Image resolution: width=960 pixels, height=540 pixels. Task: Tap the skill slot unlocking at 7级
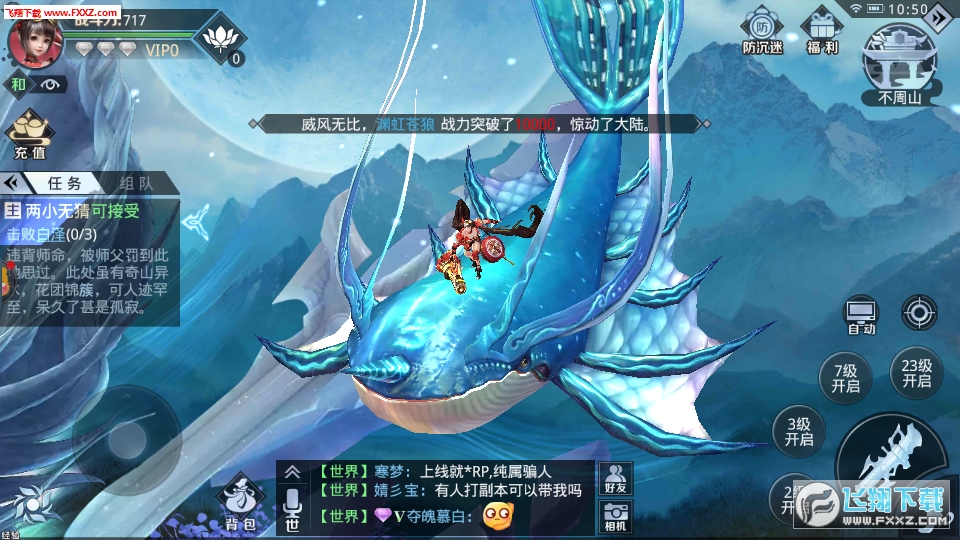[845, 377]
